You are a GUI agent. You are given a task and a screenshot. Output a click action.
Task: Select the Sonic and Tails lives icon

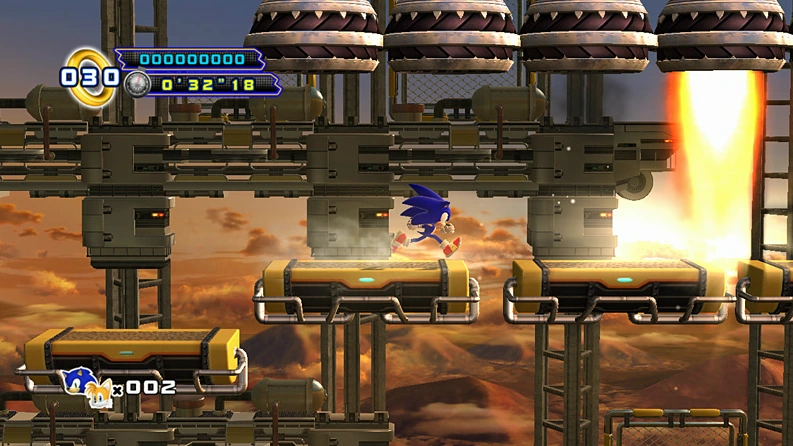click(x=86, y=384)
